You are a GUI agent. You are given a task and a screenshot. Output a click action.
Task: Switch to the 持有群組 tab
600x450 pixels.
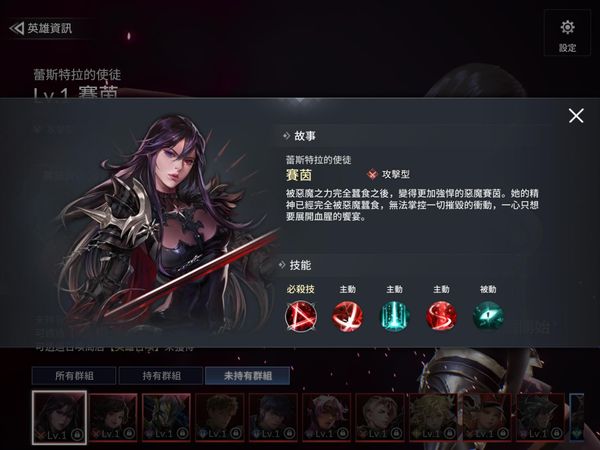coord(159,376)
